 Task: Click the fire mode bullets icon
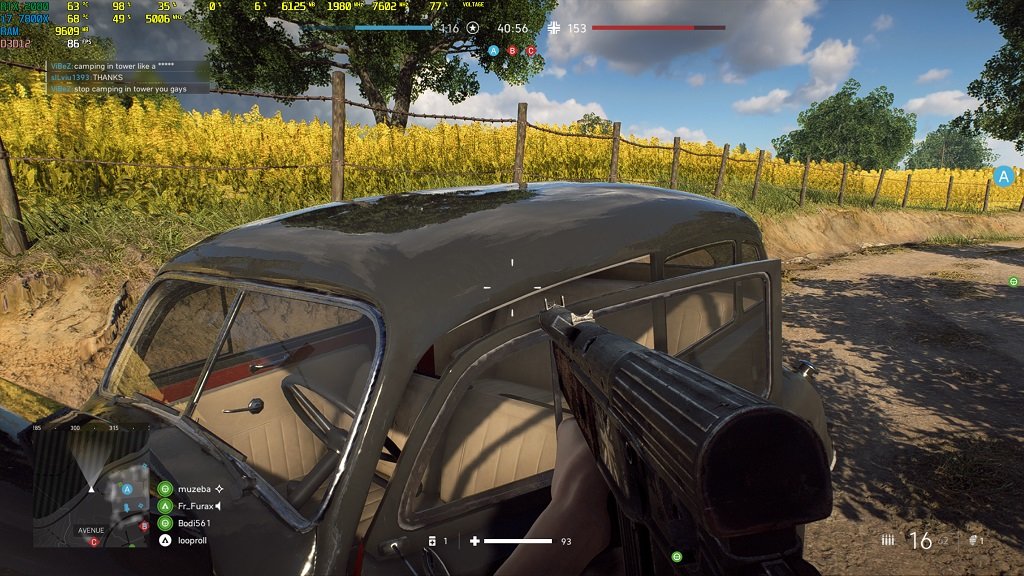click(887, 540)
